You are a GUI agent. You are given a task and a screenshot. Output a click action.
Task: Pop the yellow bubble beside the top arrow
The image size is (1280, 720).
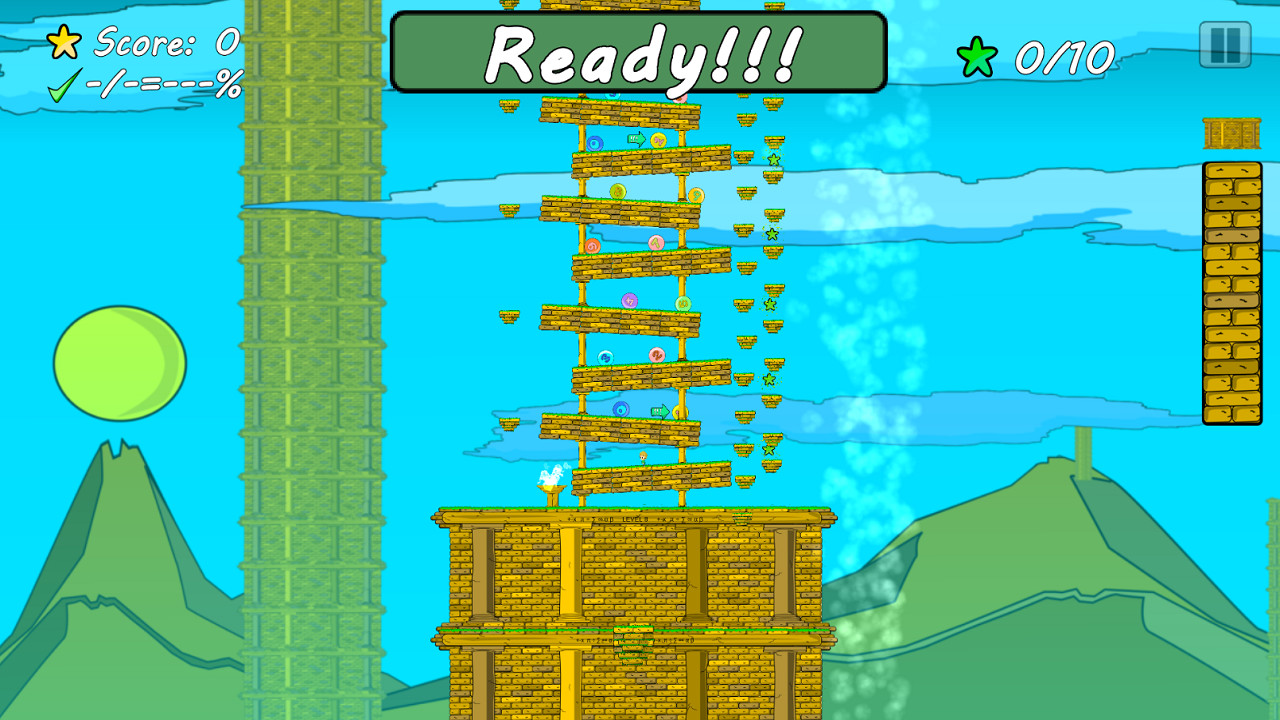[660, 139]
